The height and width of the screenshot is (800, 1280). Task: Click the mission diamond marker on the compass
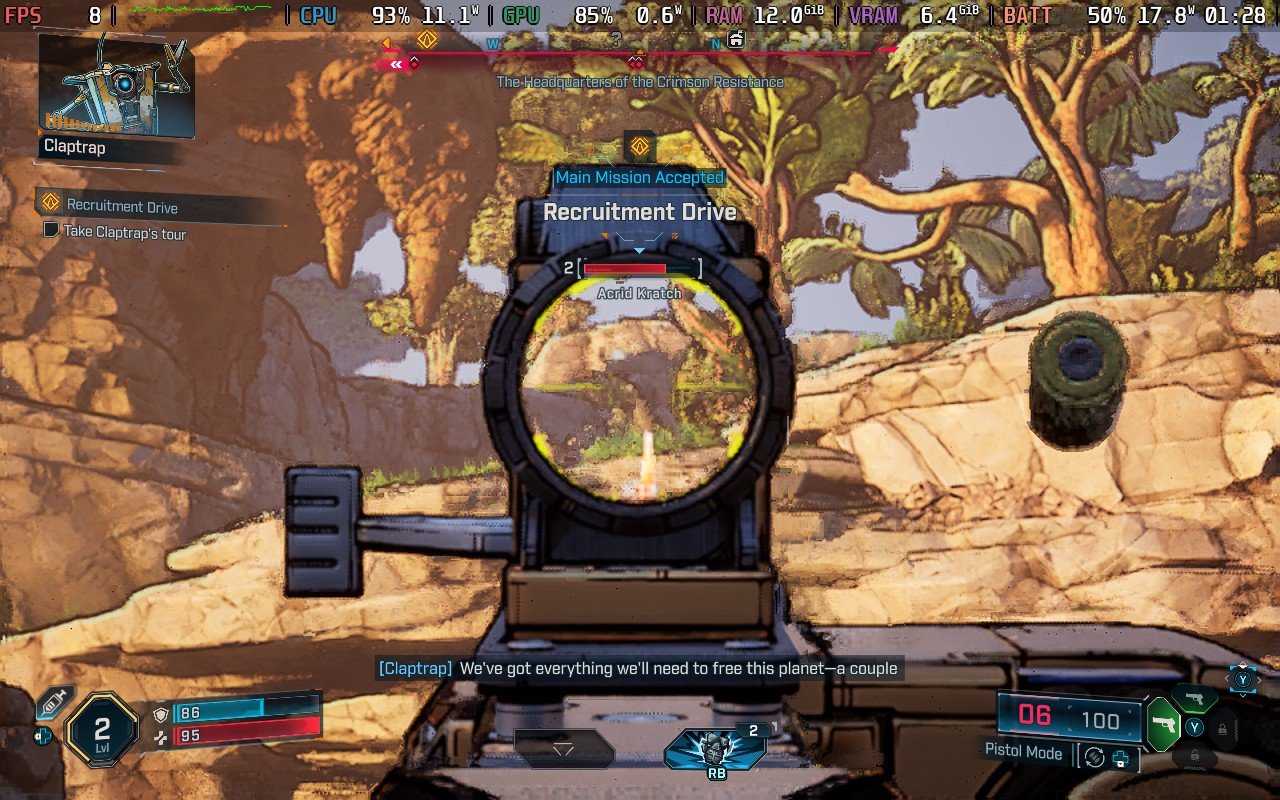427,39
